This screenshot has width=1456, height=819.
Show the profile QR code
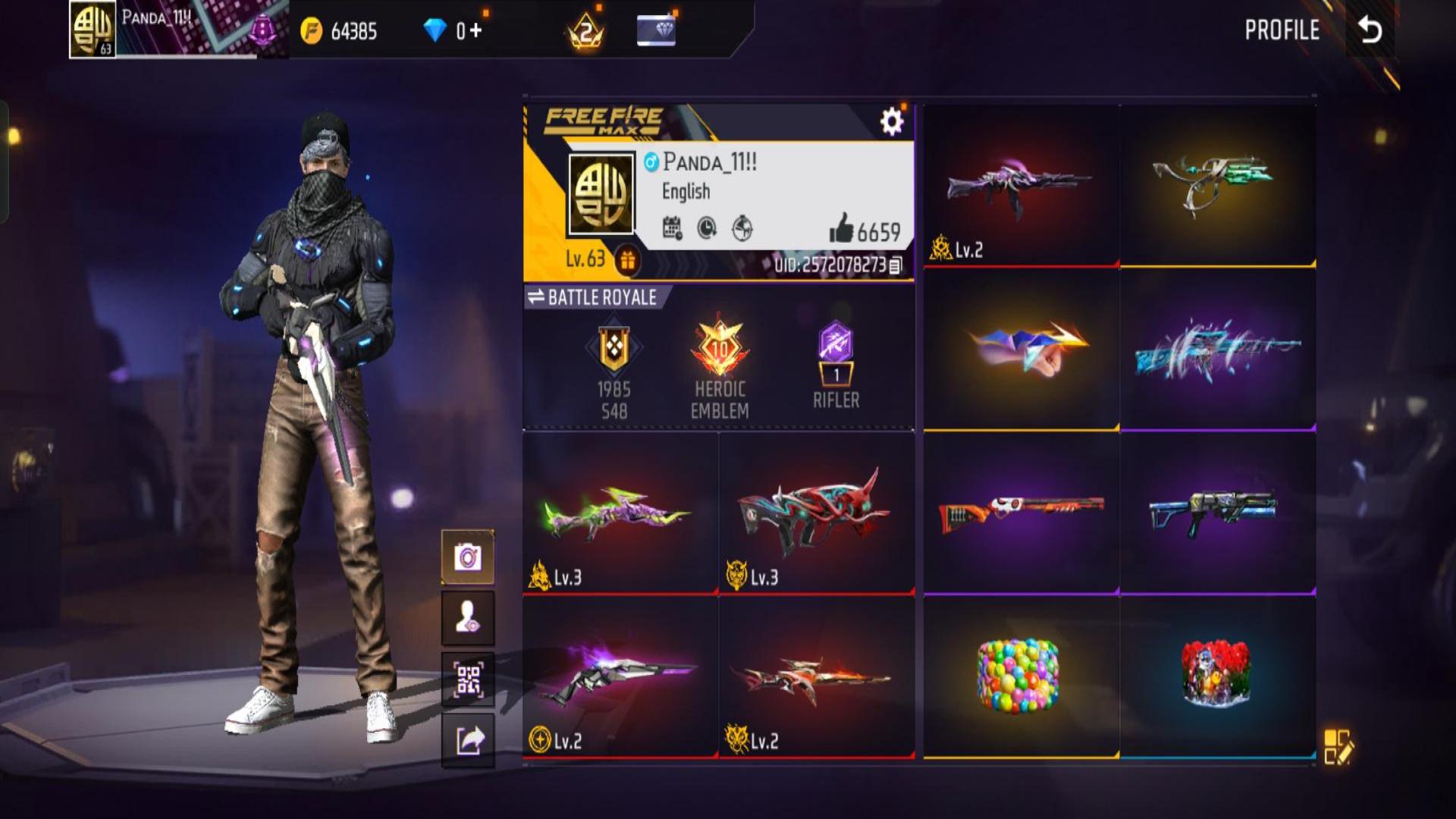(468, 679)
